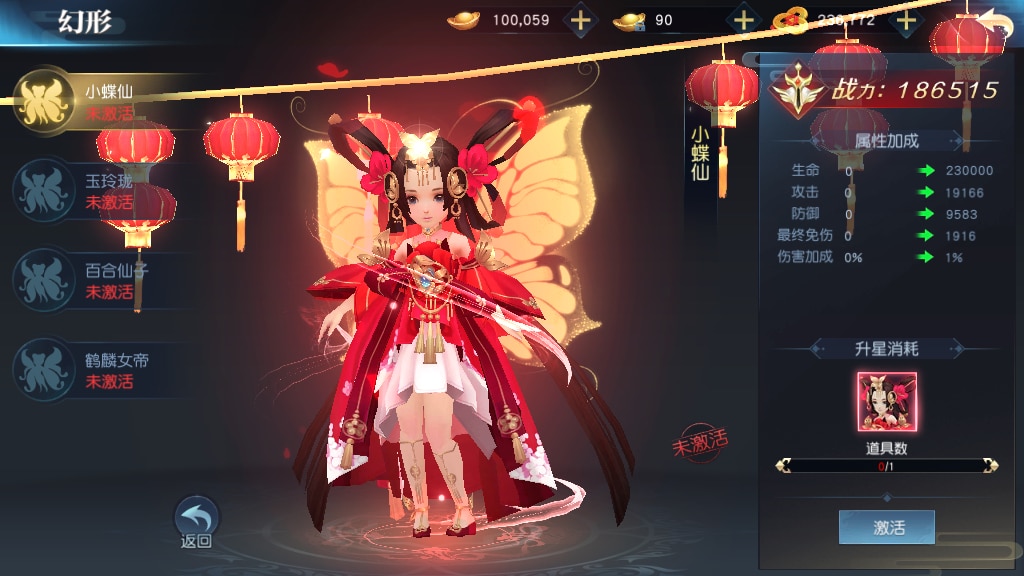Add copper coins using the plus button
This screenshot has width=1024, height=576.
[x=906, y=19]
